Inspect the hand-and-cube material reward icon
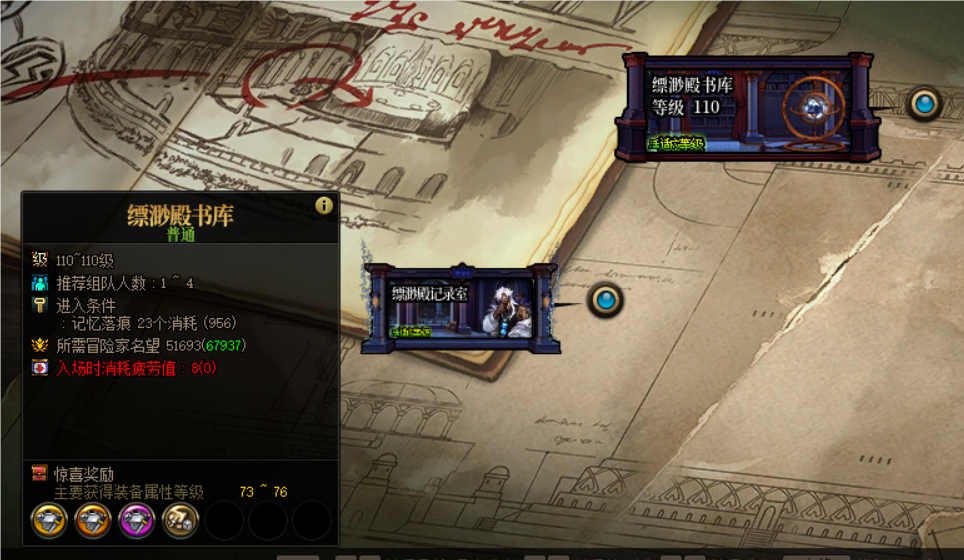 pos(181,520)
